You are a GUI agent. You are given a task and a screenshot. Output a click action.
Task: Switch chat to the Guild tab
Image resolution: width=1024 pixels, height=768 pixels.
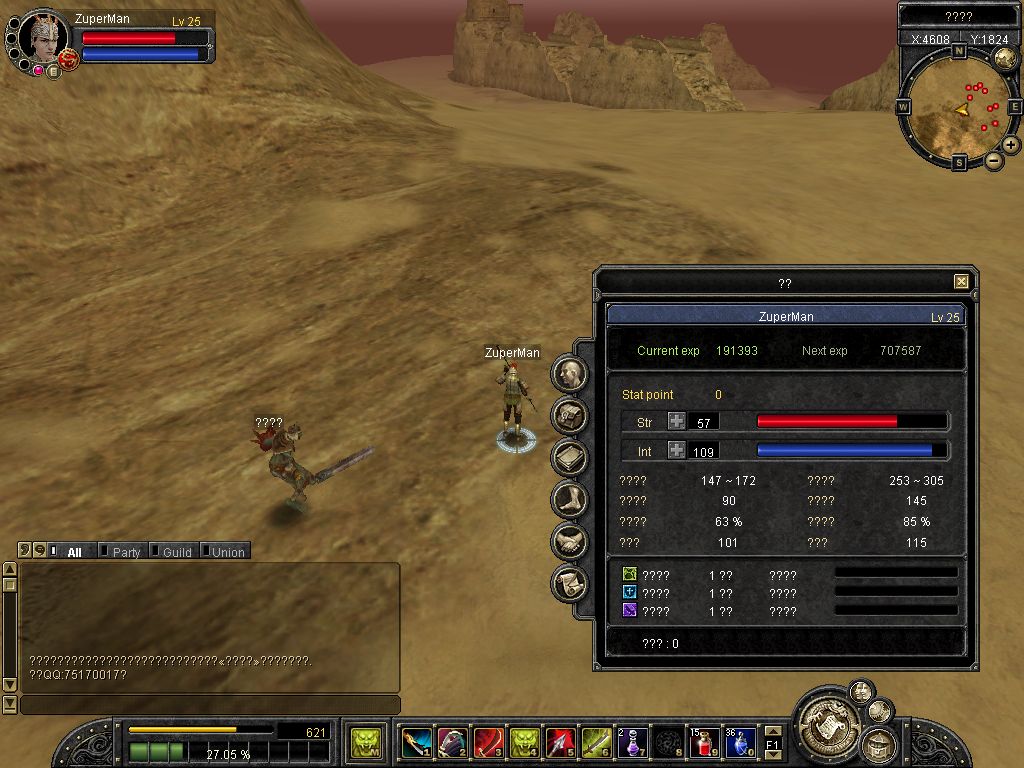tap(176, 552)
